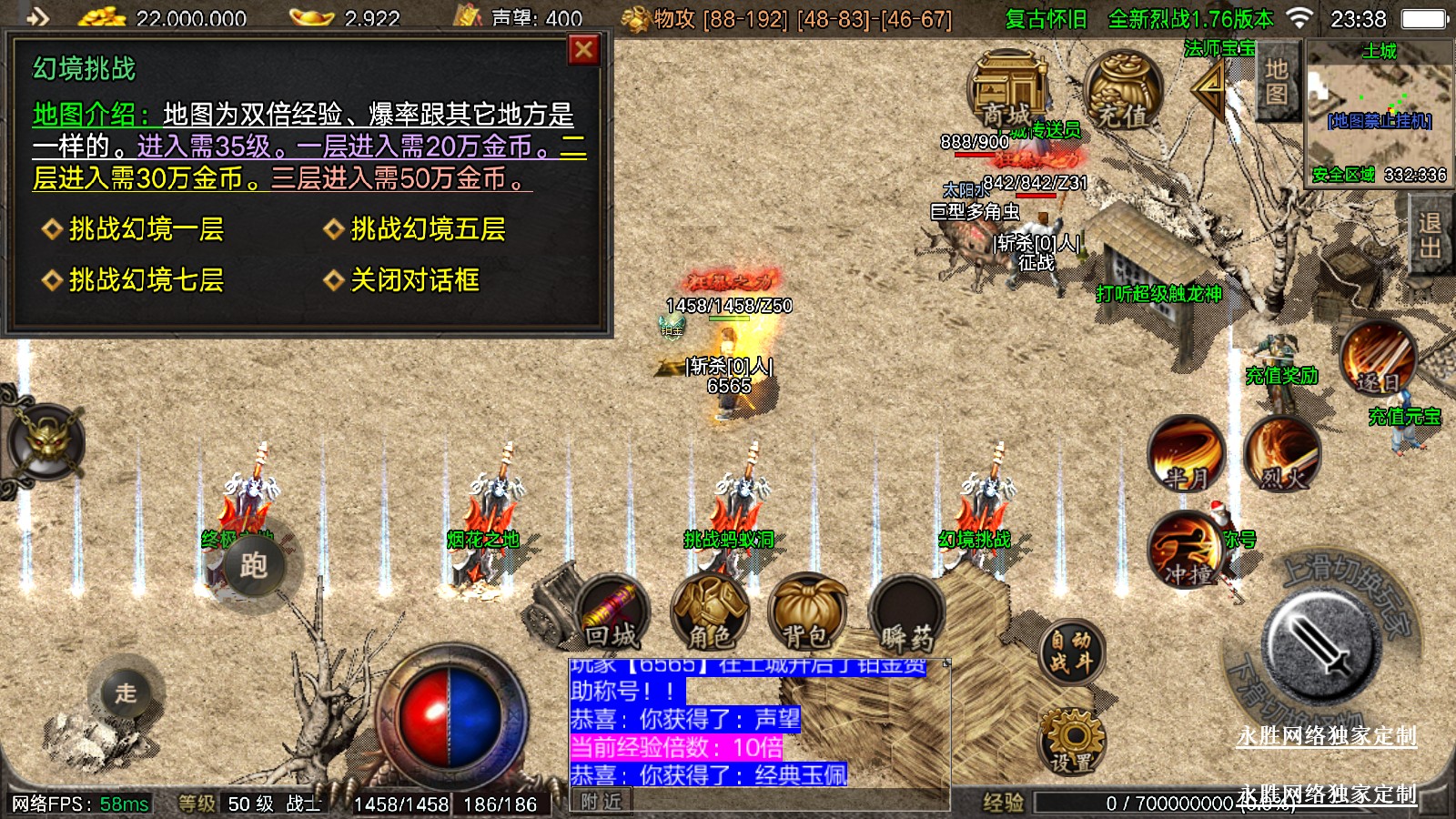Open the 商城 shop icon
This screenshot has width=1456, height=819.
[1008, 91]
